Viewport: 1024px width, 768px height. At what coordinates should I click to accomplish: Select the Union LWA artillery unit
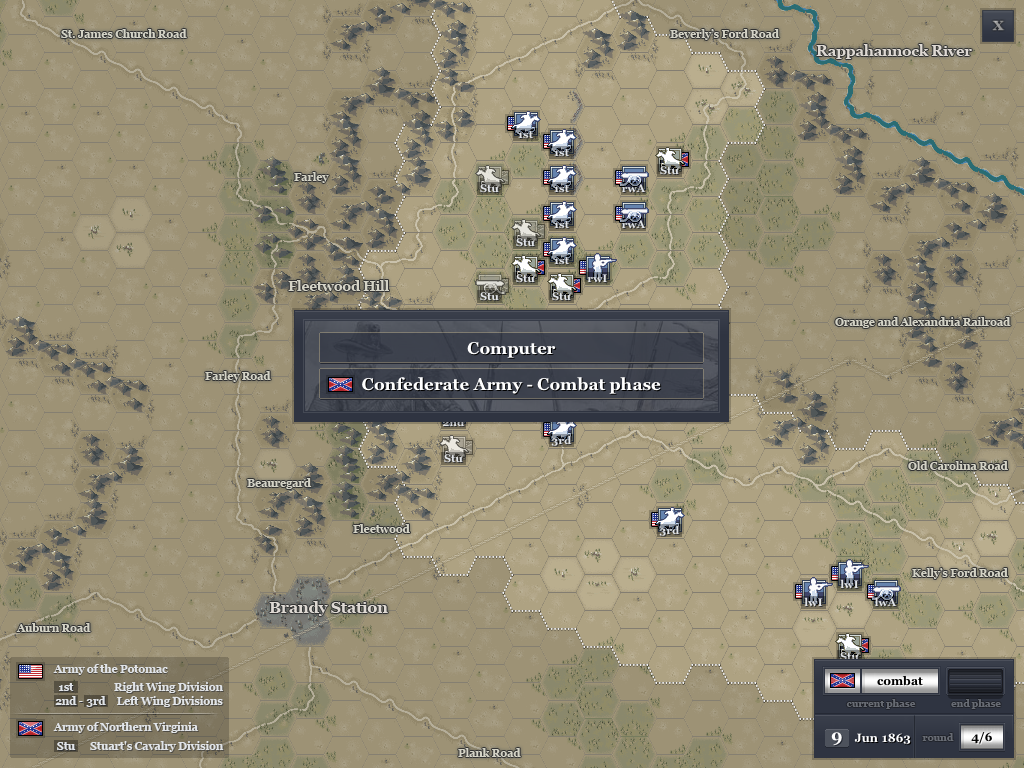pos(883,592)
